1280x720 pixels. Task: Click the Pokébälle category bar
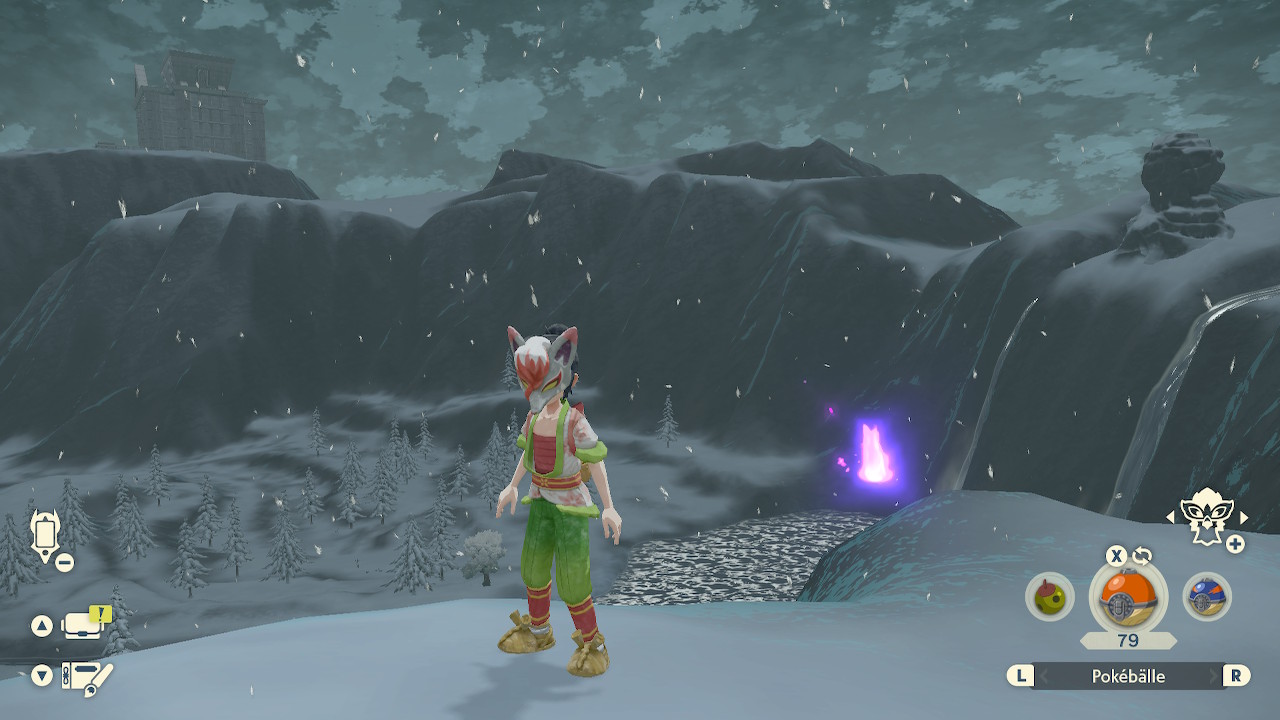(1127, 676)
